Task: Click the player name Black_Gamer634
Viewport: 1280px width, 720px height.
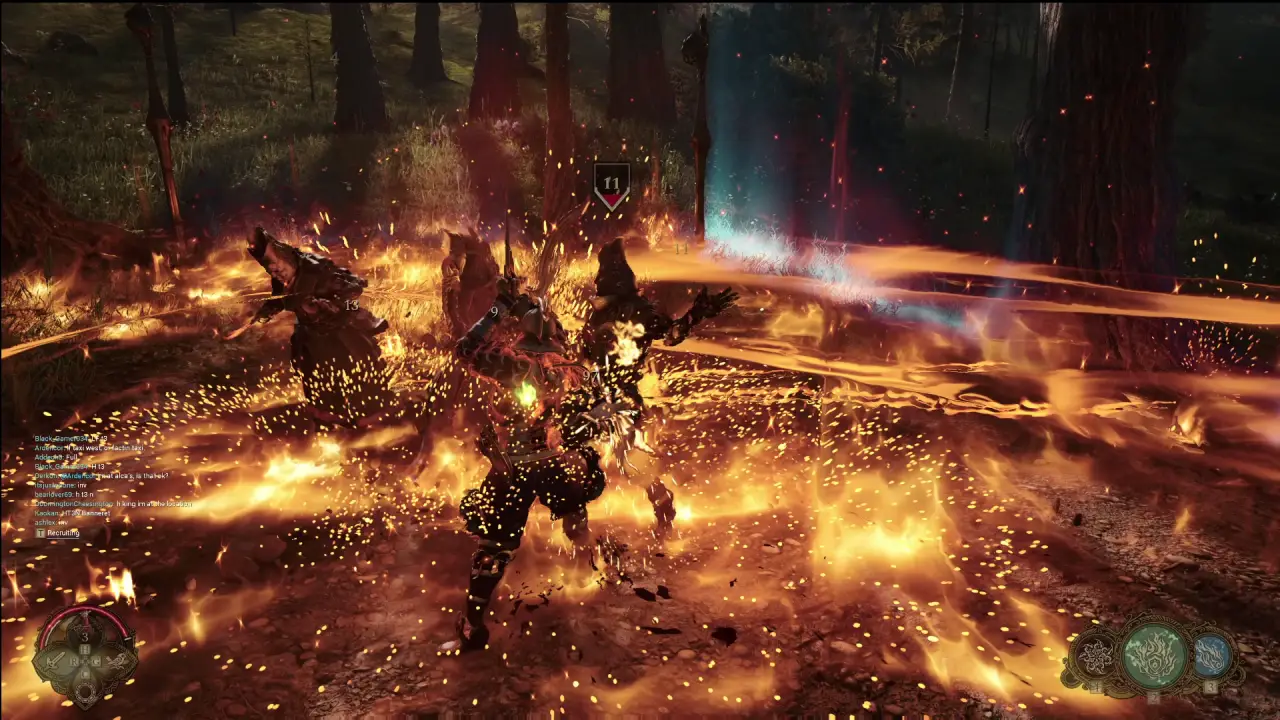Action: tap(60, 438)
